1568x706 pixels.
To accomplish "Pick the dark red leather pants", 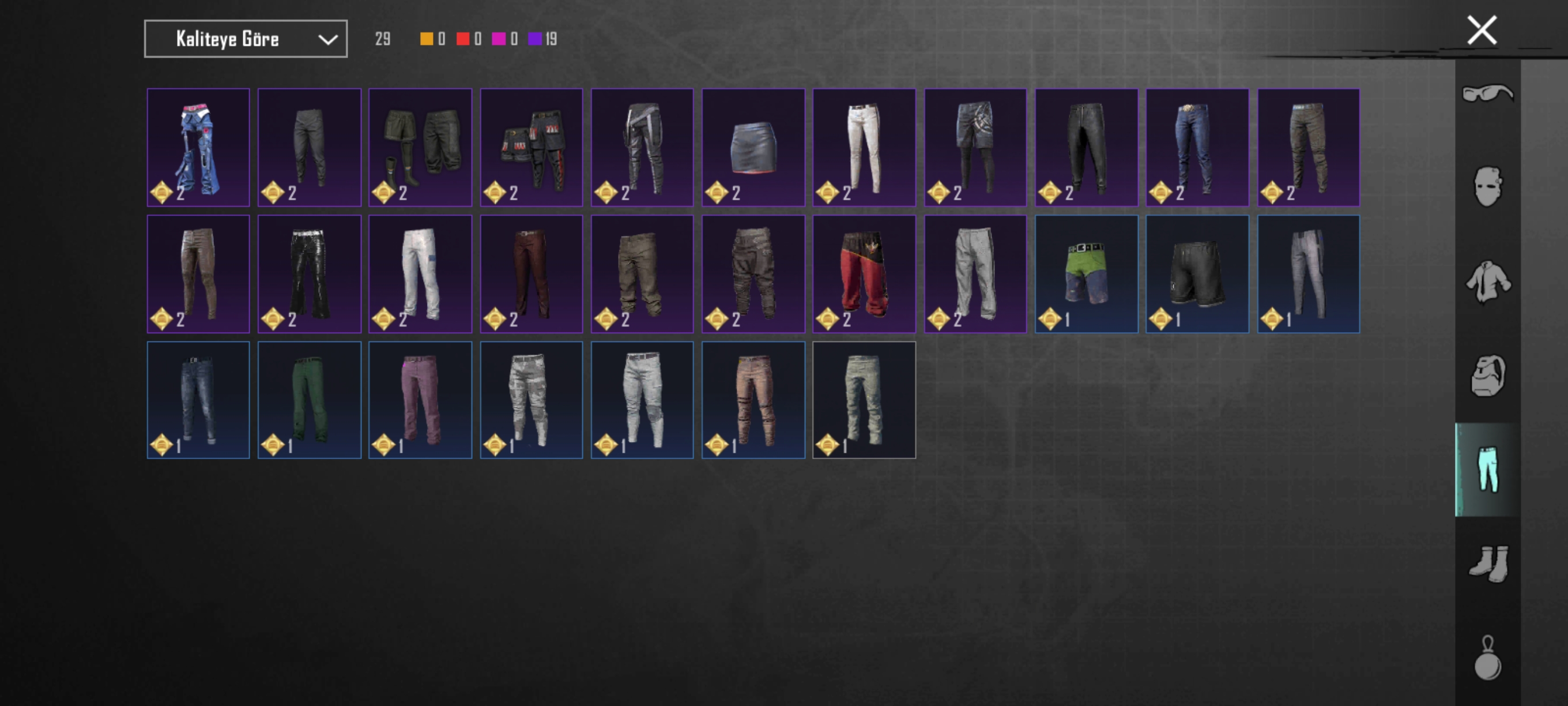I will click(531, 273).
